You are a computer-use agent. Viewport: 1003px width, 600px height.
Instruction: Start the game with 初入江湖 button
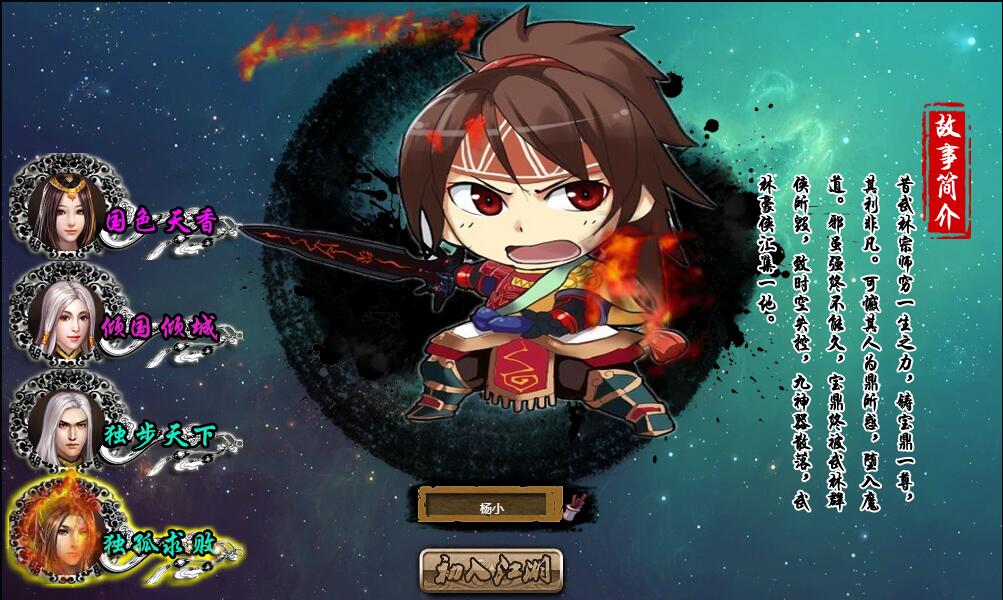coord(491,570)
